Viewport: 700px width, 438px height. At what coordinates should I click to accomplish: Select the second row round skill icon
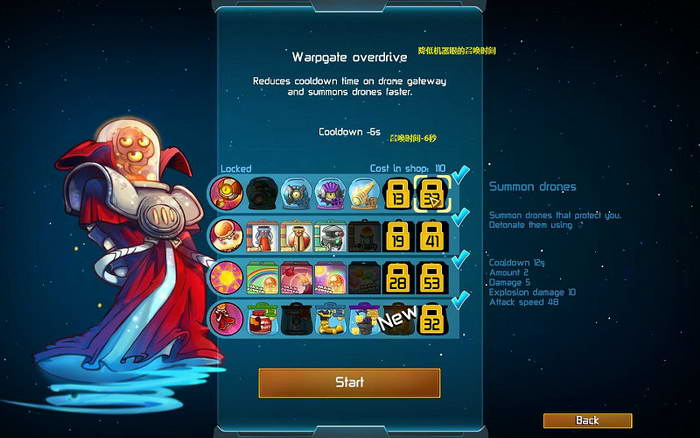coord(226,235)
